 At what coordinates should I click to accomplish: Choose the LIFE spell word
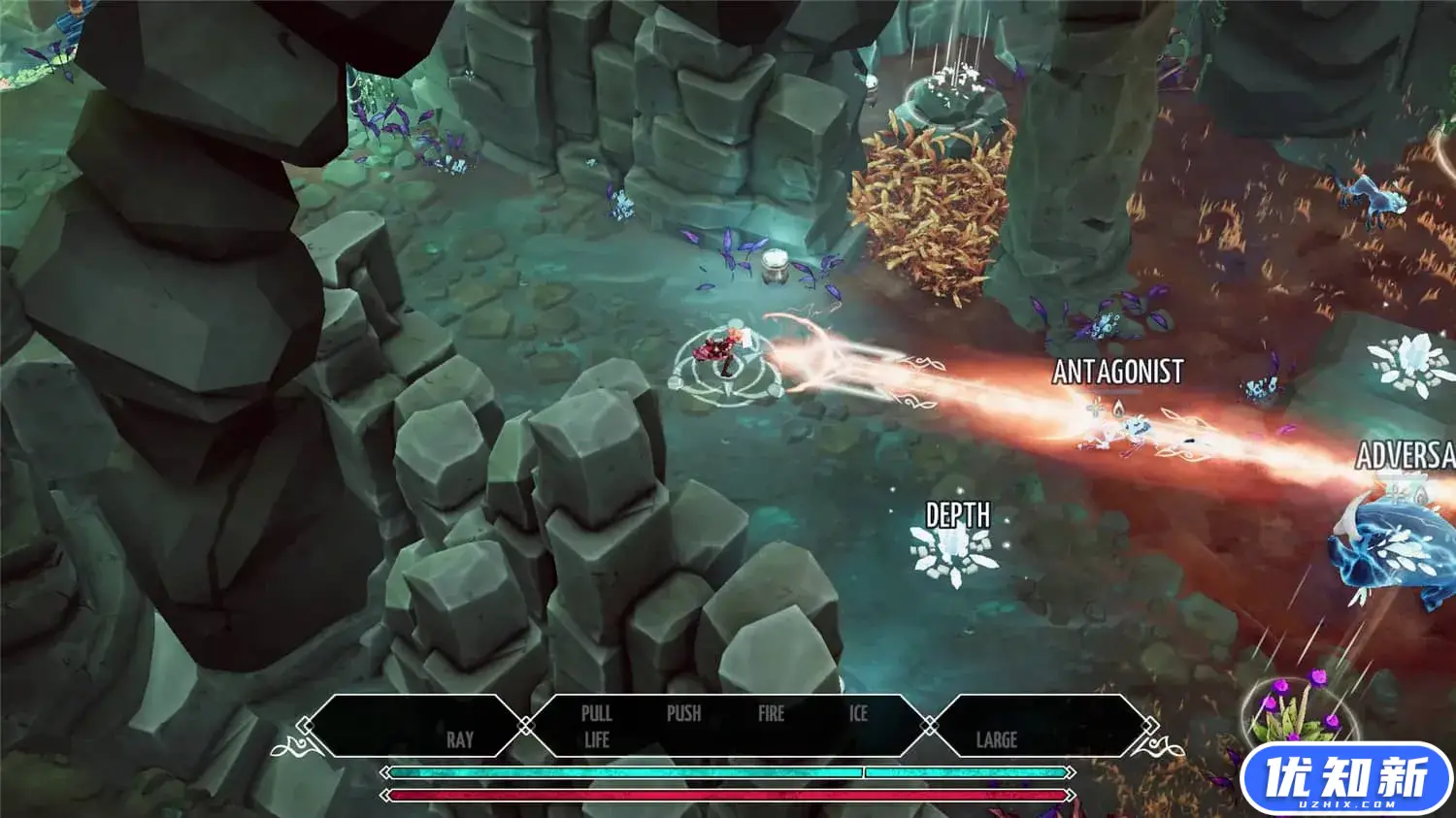tap(596, 739)
